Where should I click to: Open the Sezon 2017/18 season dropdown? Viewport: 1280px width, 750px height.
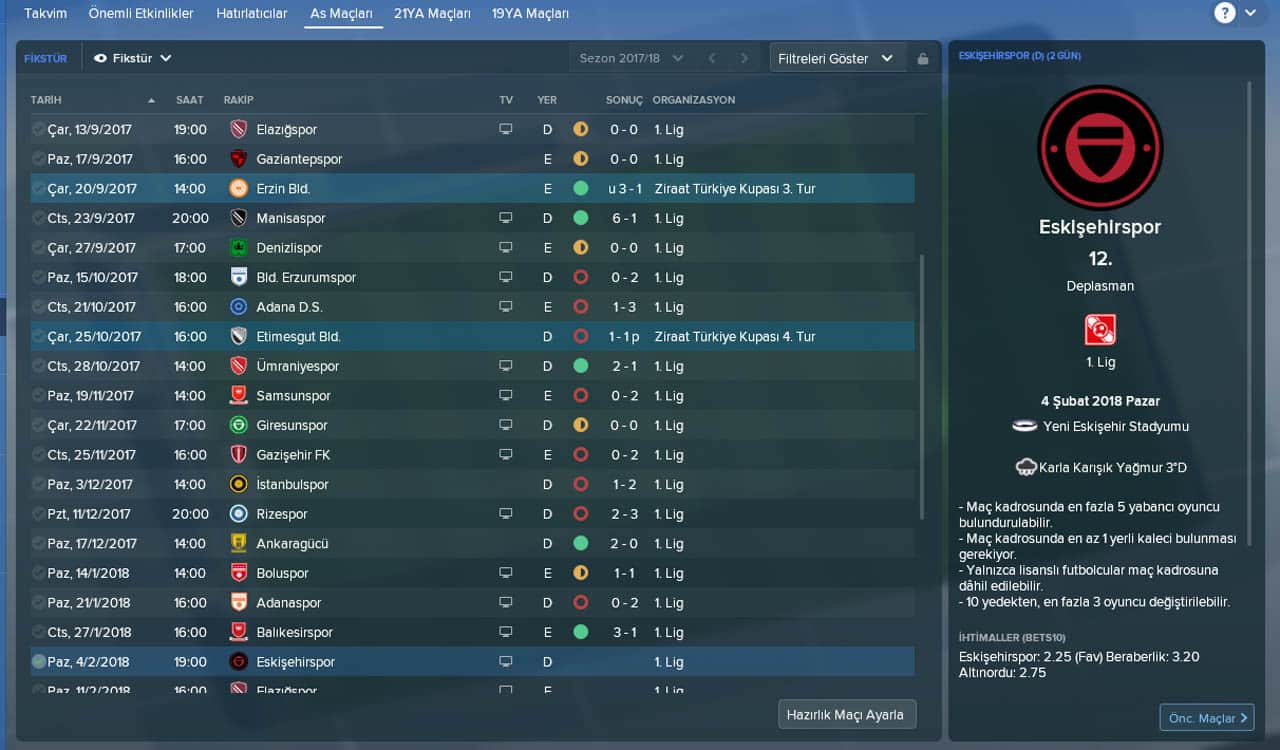point(631,58)
